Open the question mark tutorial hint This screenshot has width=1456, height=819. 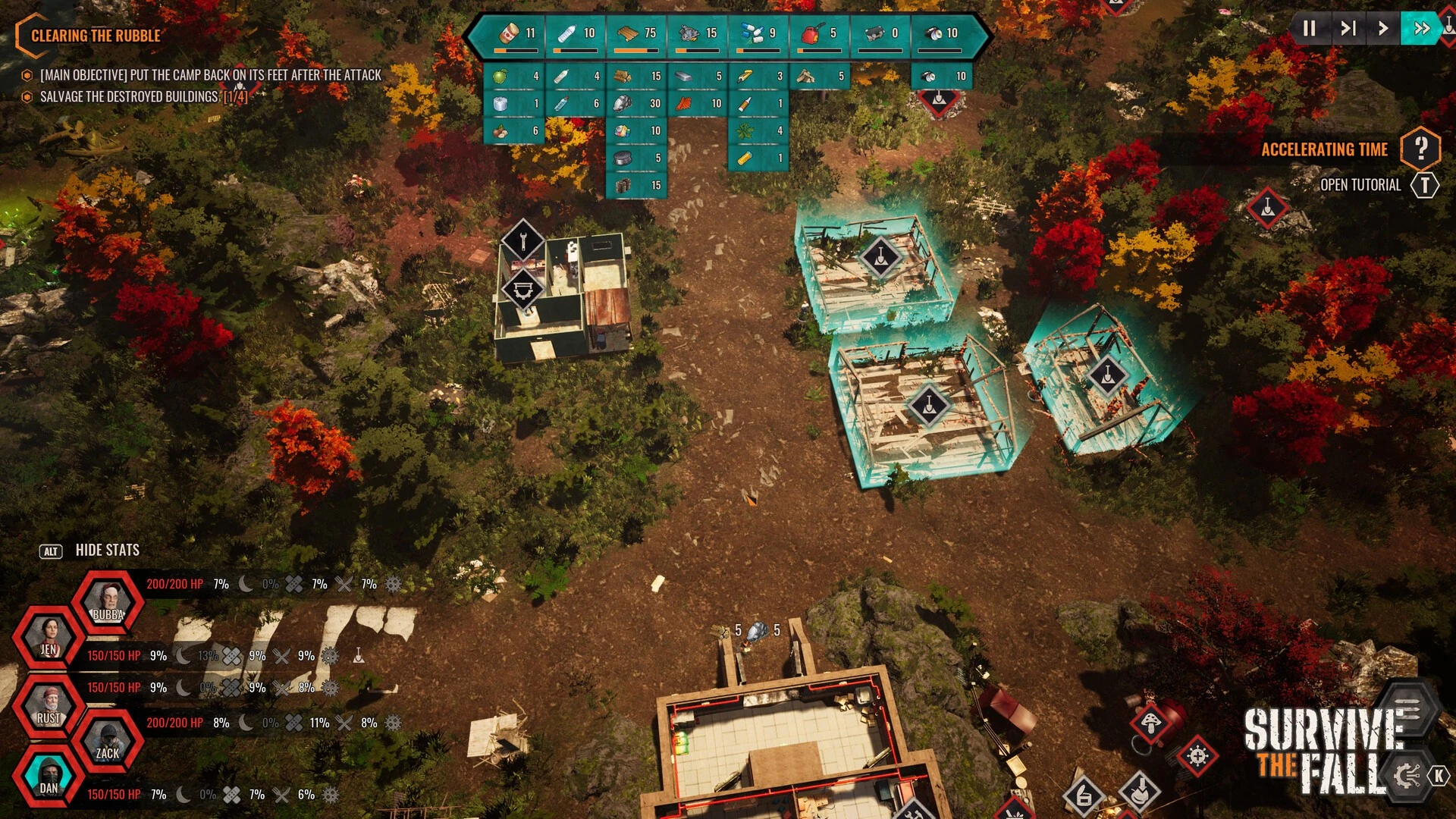point(1420,149)
